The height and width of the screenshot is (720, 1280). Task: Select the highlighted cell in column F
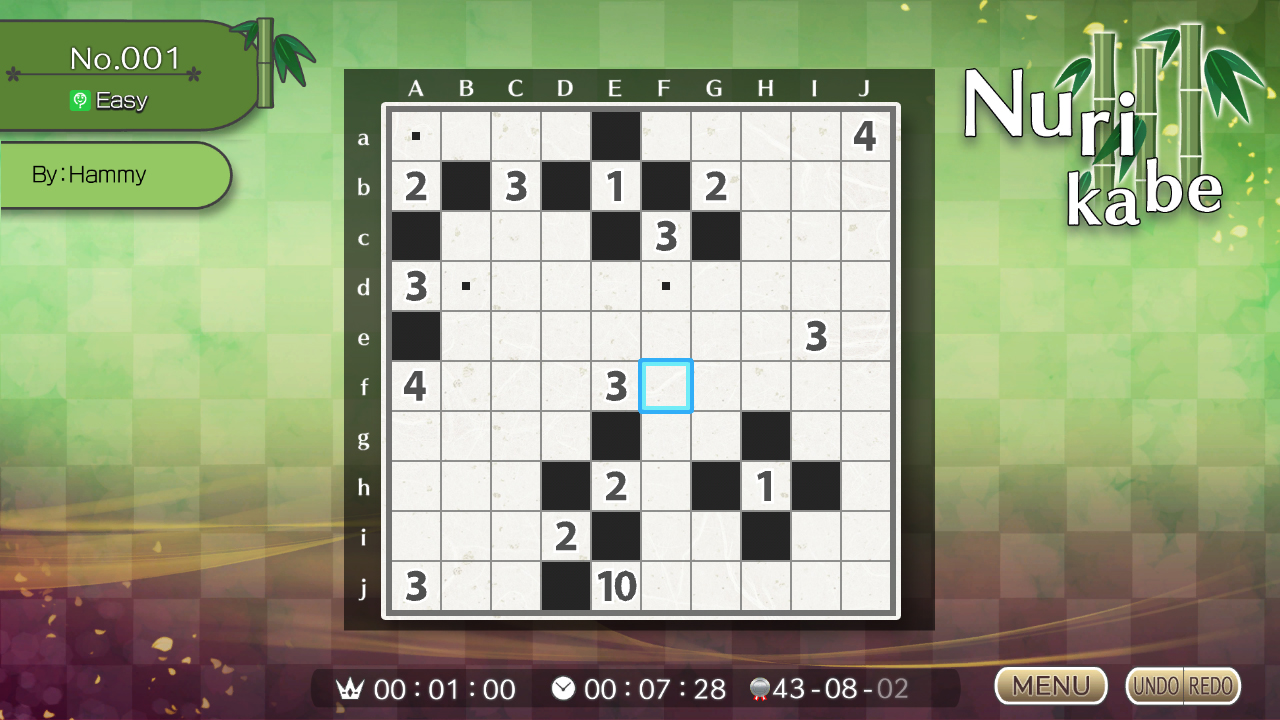pyautogui.click(x=665, y=387)
